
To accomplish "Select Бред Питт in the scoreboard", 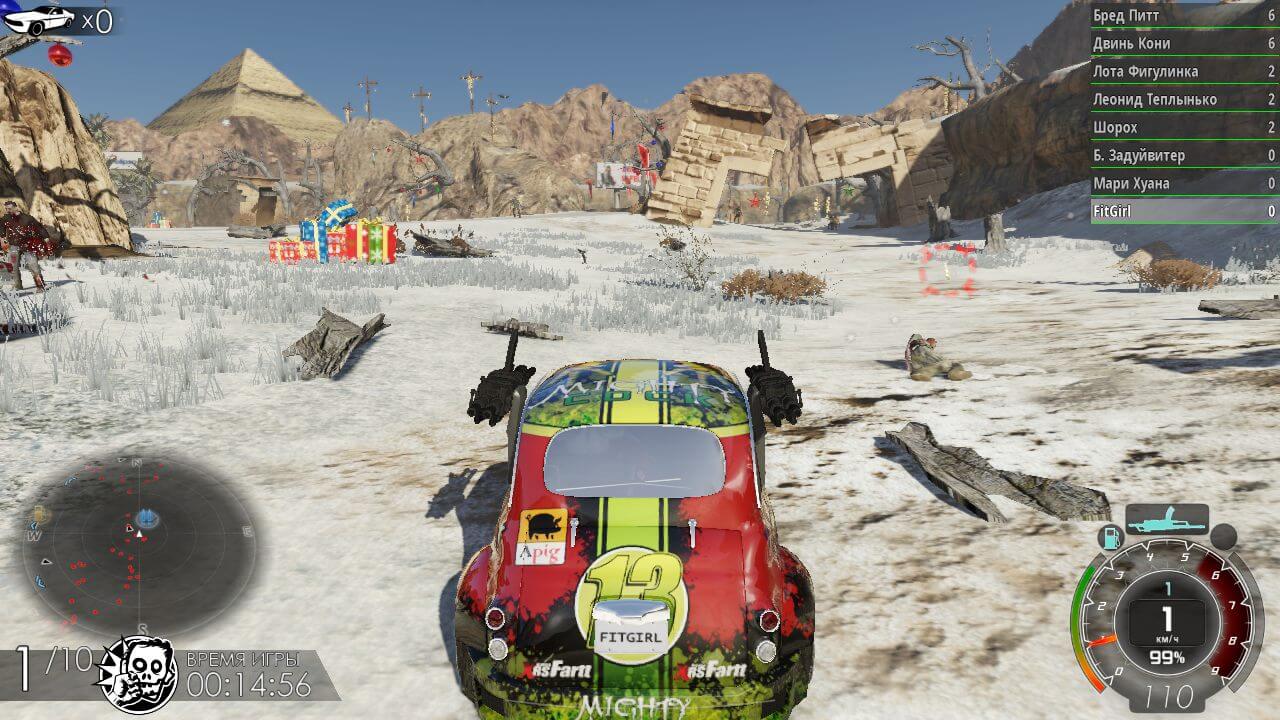I will [x=1184, y=15].
